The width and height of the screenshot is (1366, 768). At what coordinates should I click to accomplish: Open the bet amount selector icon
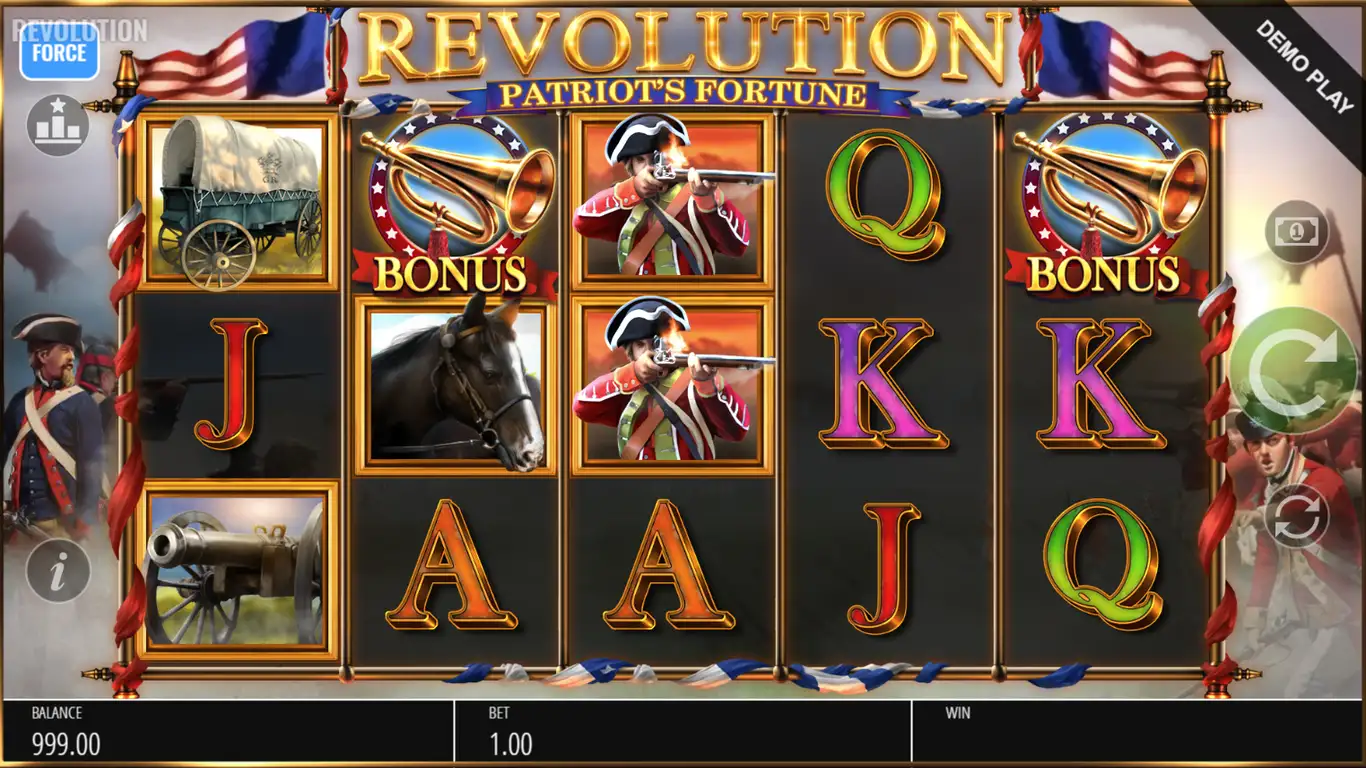click(1296, 233)
